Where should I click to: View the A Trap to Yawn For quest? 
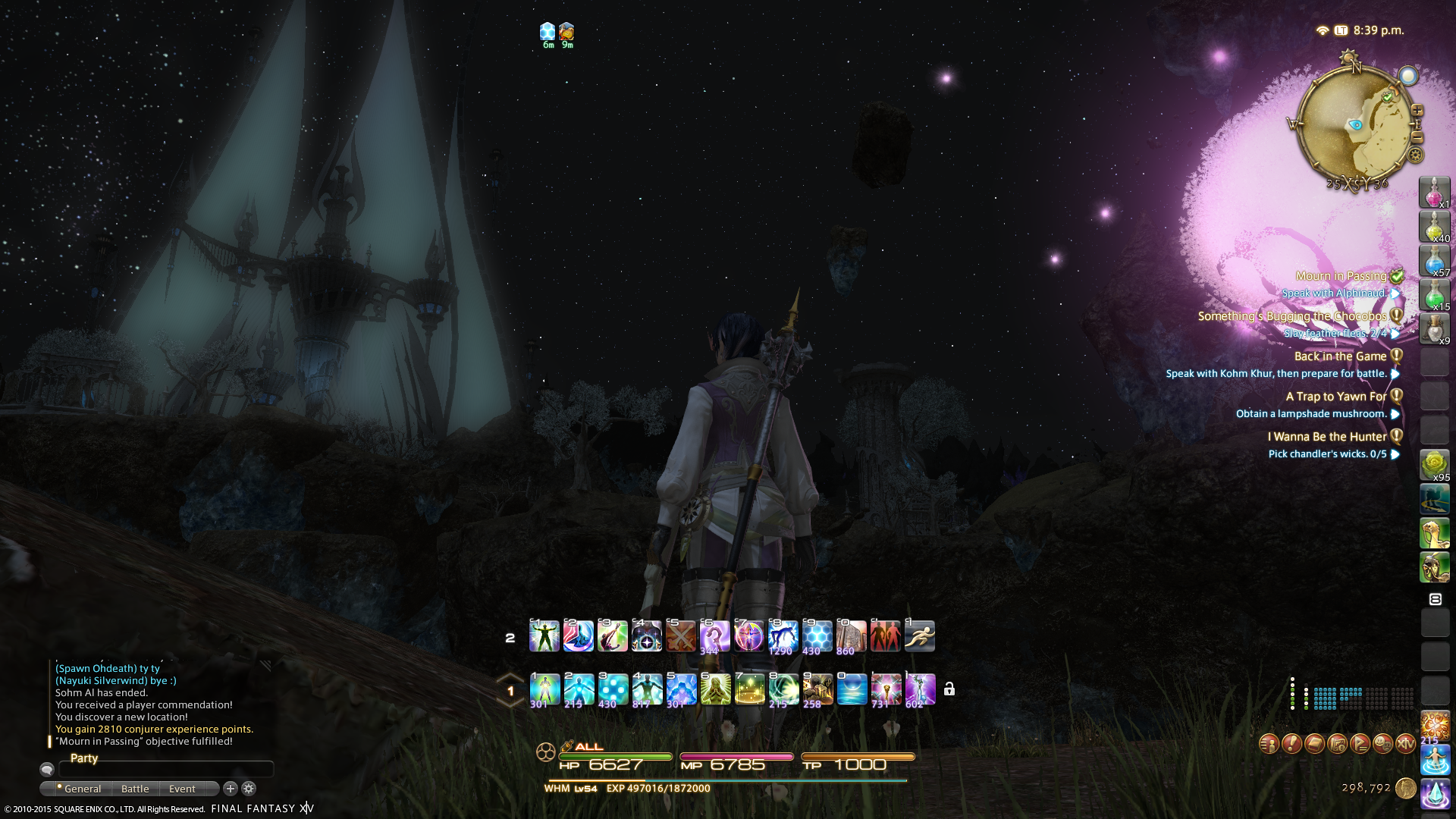click(1335, 397)
